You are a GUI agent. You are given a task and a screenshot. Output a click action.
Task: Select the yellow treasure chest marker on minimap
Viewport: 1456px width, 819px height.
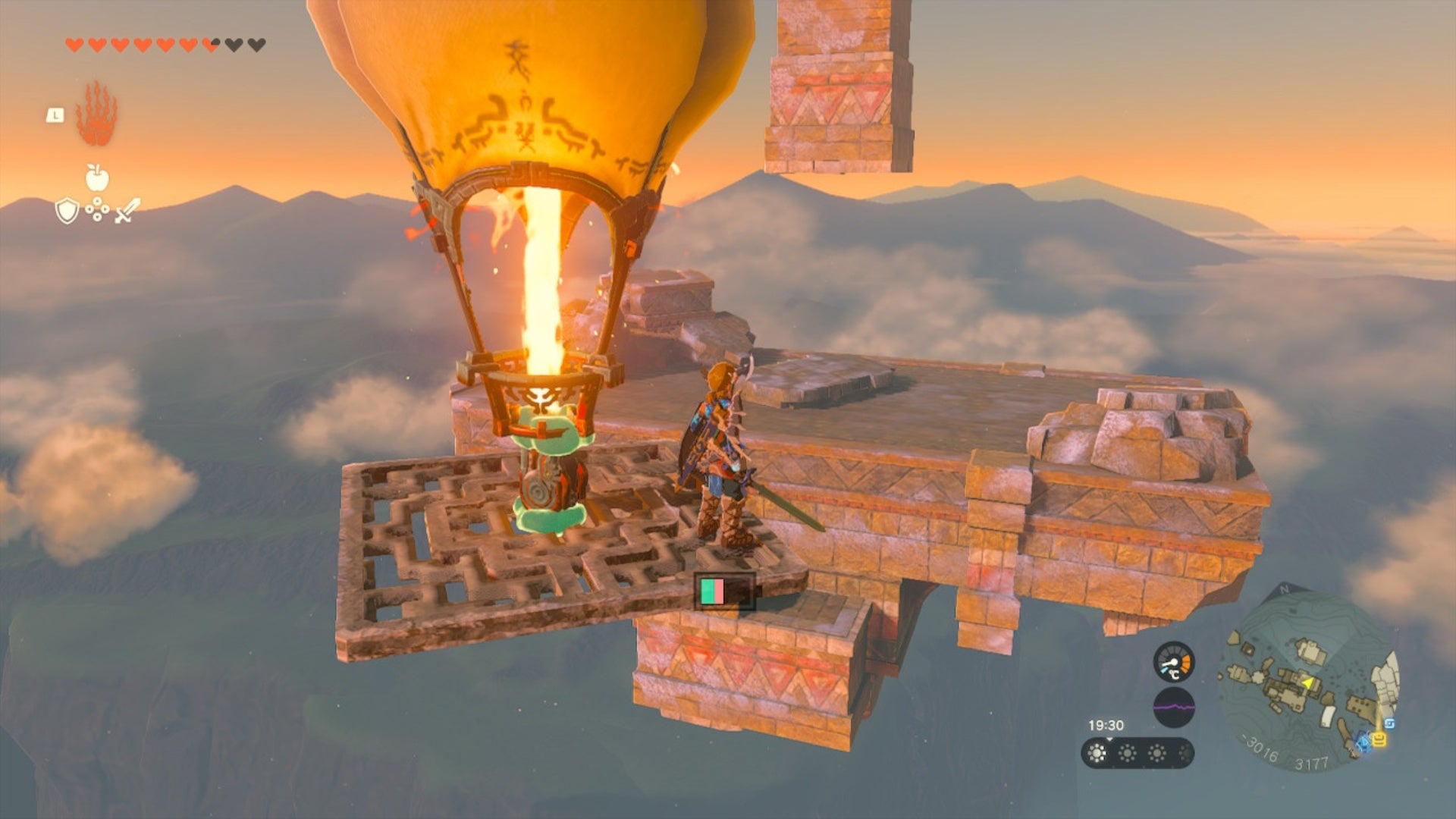coord(1379,739)
